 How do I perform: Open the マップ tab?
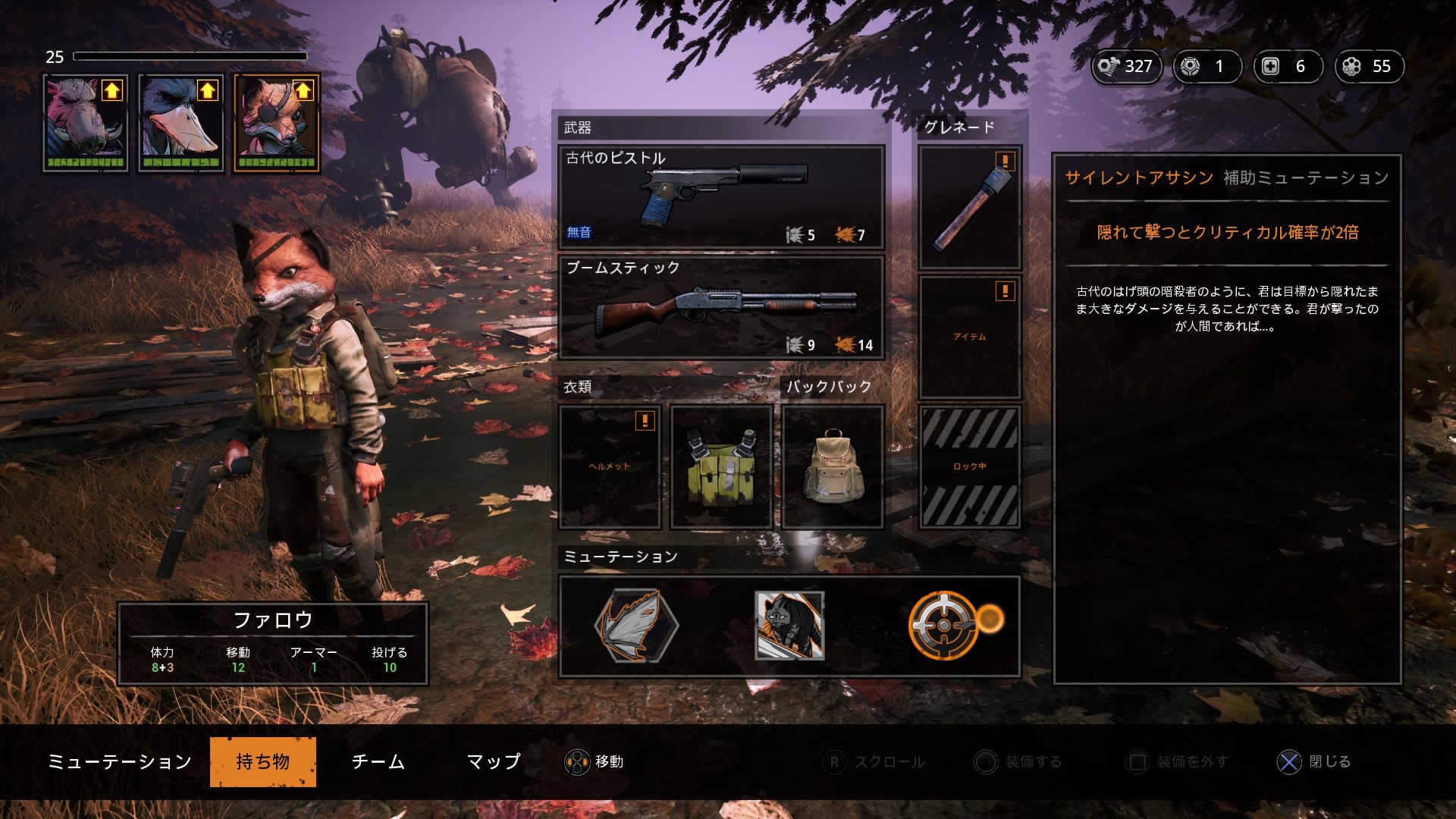coord(494,761)
